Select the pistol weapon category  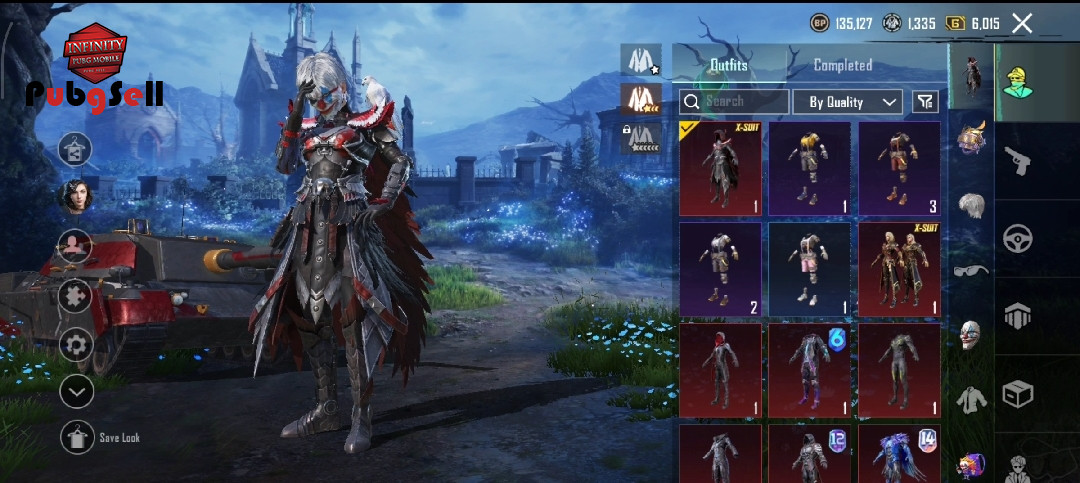click(1018, 160)
